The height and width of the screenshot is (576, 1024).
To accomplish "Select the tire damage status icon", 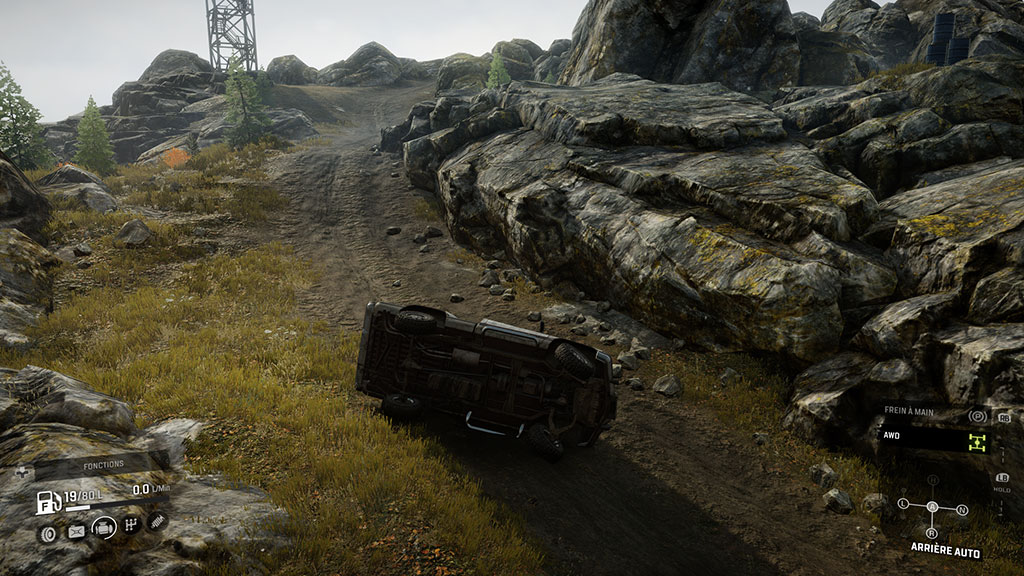I will (x=47, y=532).
